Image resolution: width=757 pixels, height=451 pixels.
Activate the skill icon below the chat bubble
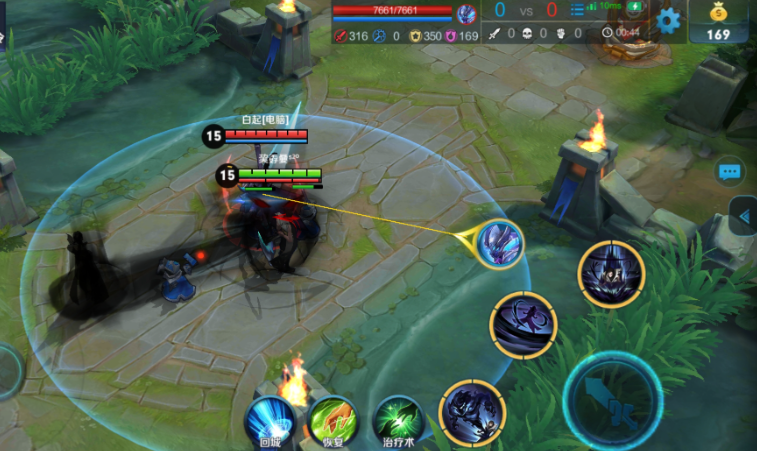pos(611,274)
